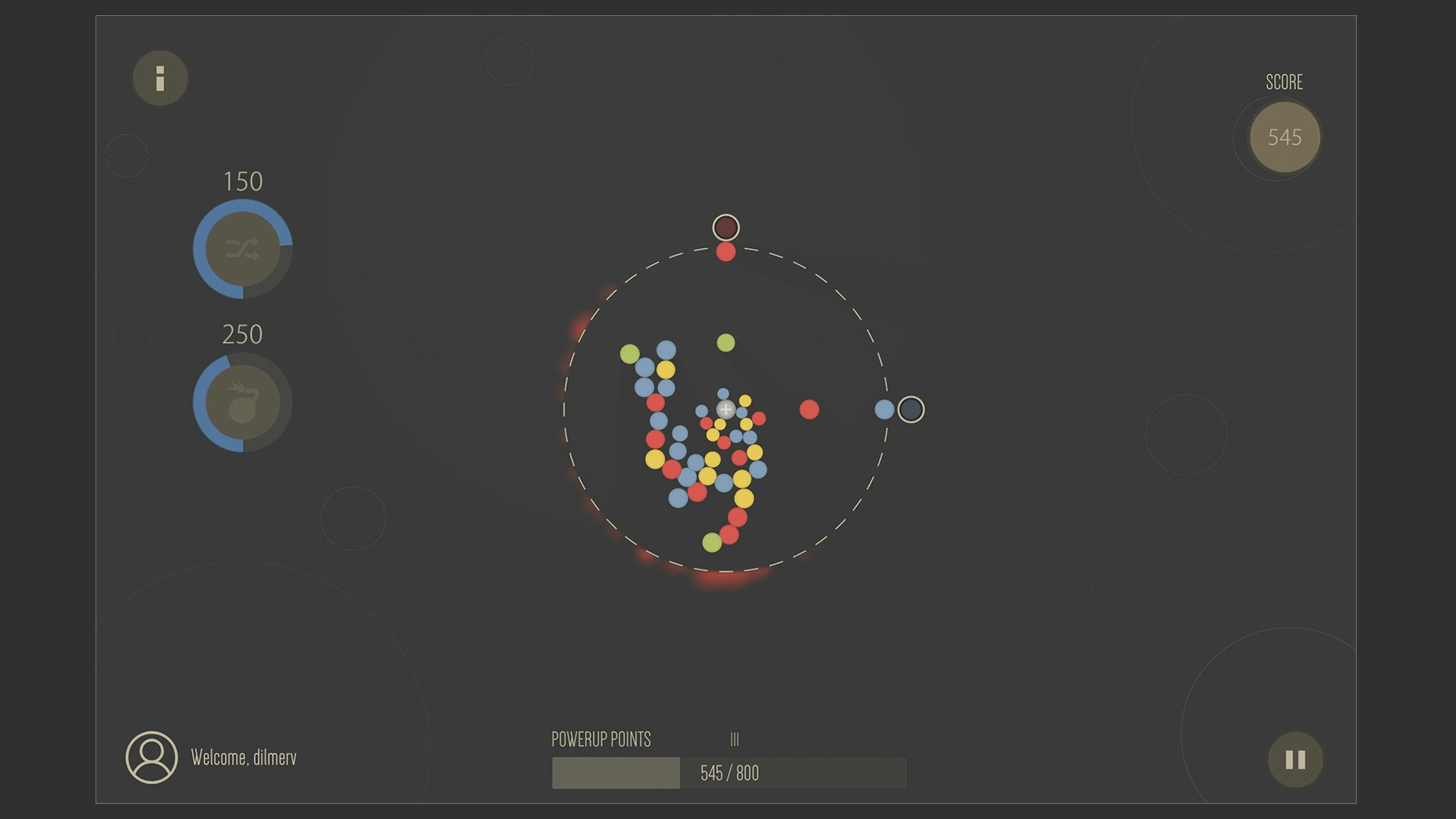Select the dark circle on the ring's right edge
1456x819 pixels.
(911, 409)
